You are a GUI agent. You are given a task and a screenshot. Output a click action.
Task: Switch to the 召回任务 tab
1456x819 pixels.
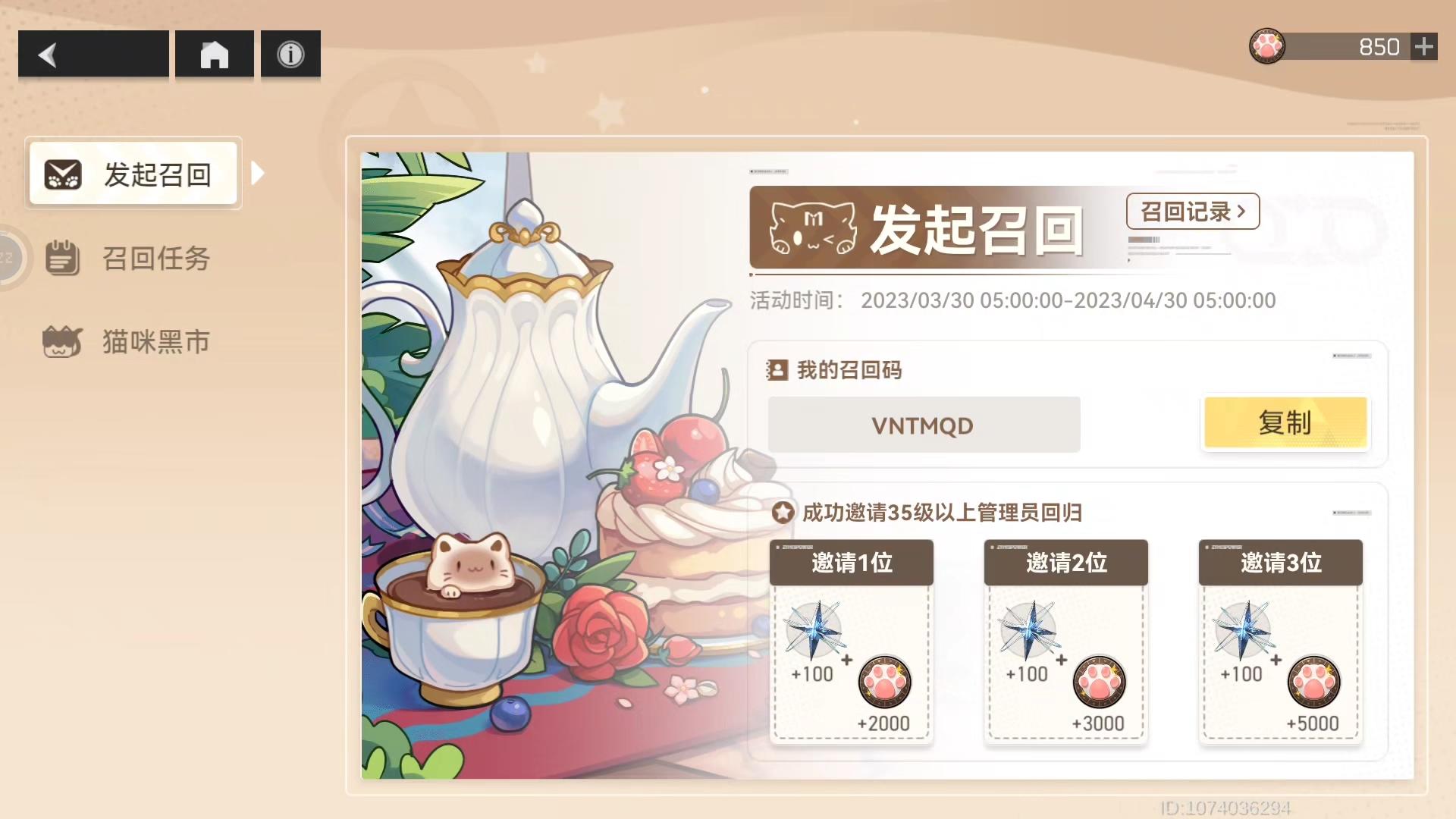(x=155, y=258)
